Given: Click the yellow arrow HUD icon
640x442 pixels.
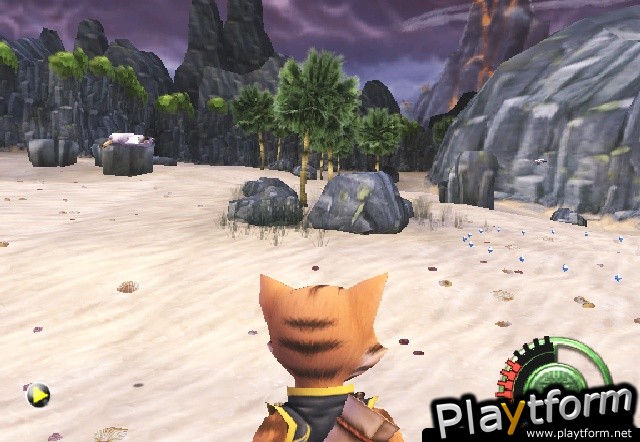Looking at the screenshot, I should (38, 396).
